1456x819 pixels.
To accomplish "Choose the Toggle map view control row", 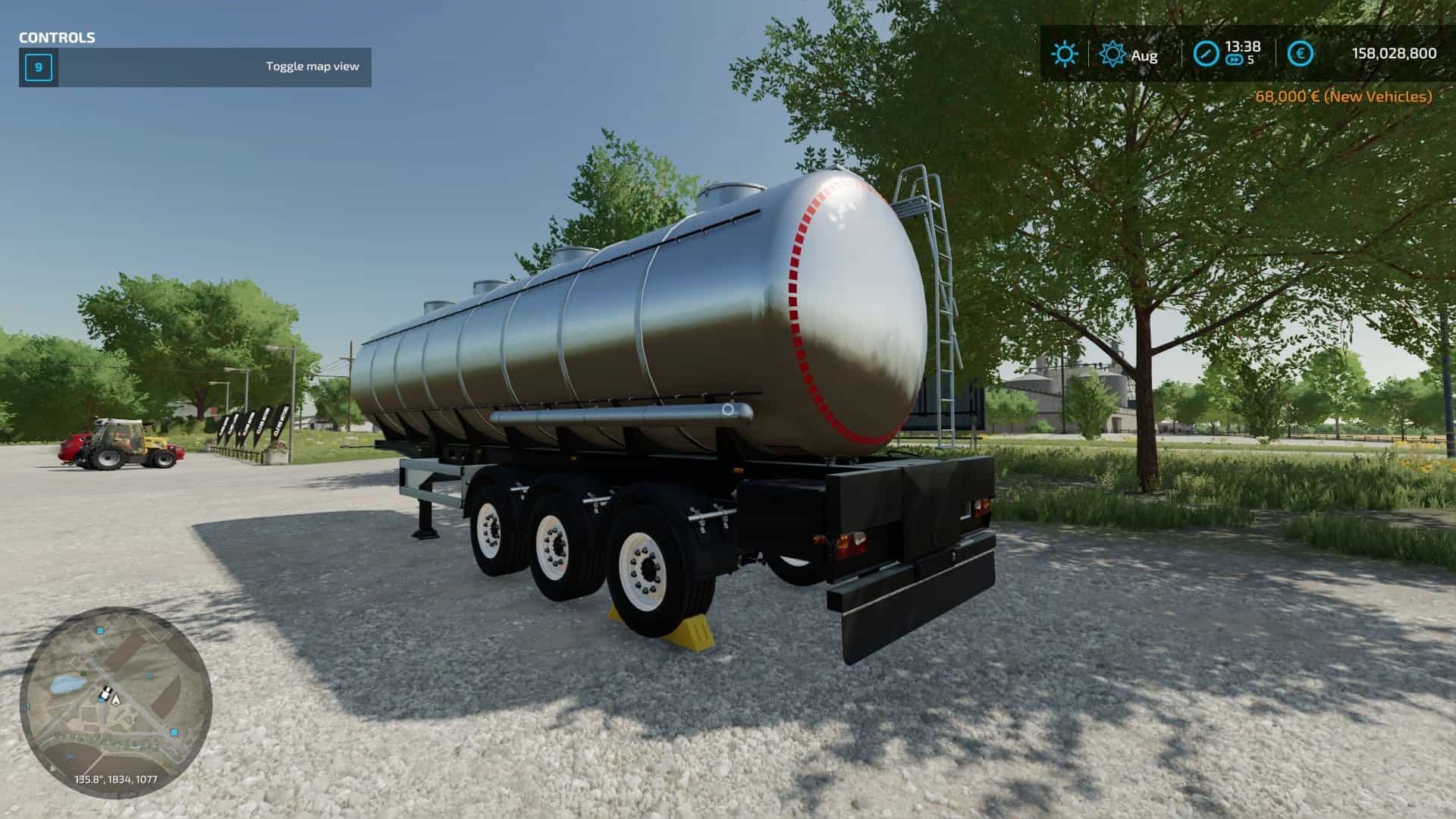I will [x=195, y=67].
